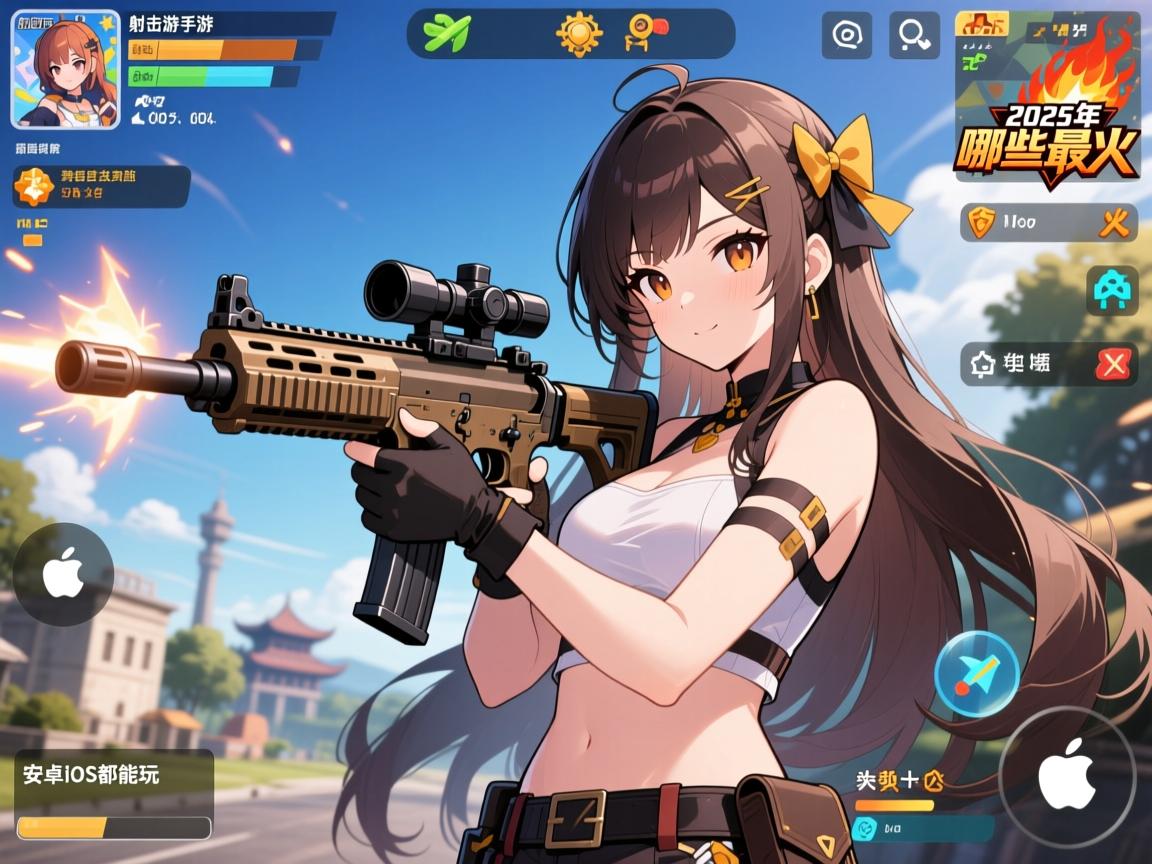
Task: Click the small dark Apple logo circle
Action: click(x=62, y=575)
